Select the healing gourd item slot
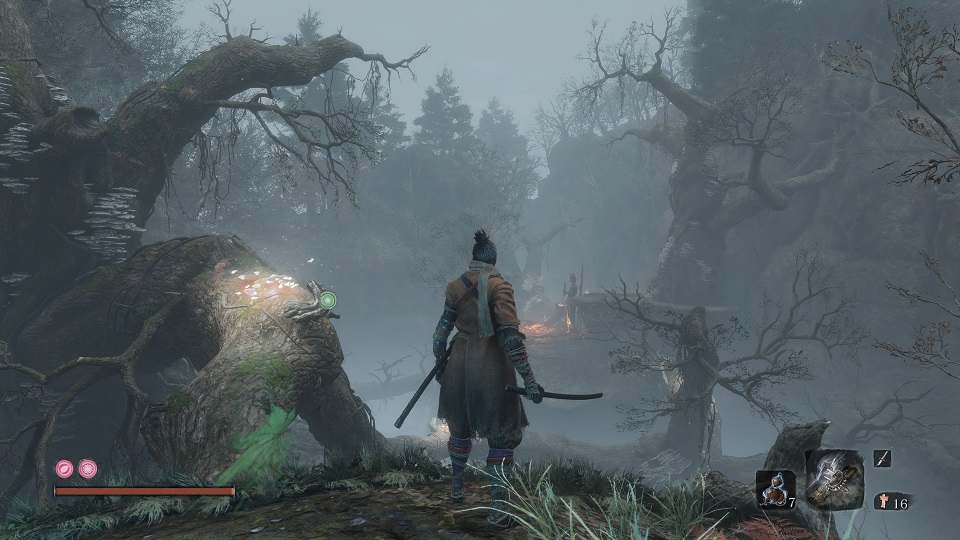The width and height of the screenshot is (960, 540). pyautogui.click(x=774, y=489)
